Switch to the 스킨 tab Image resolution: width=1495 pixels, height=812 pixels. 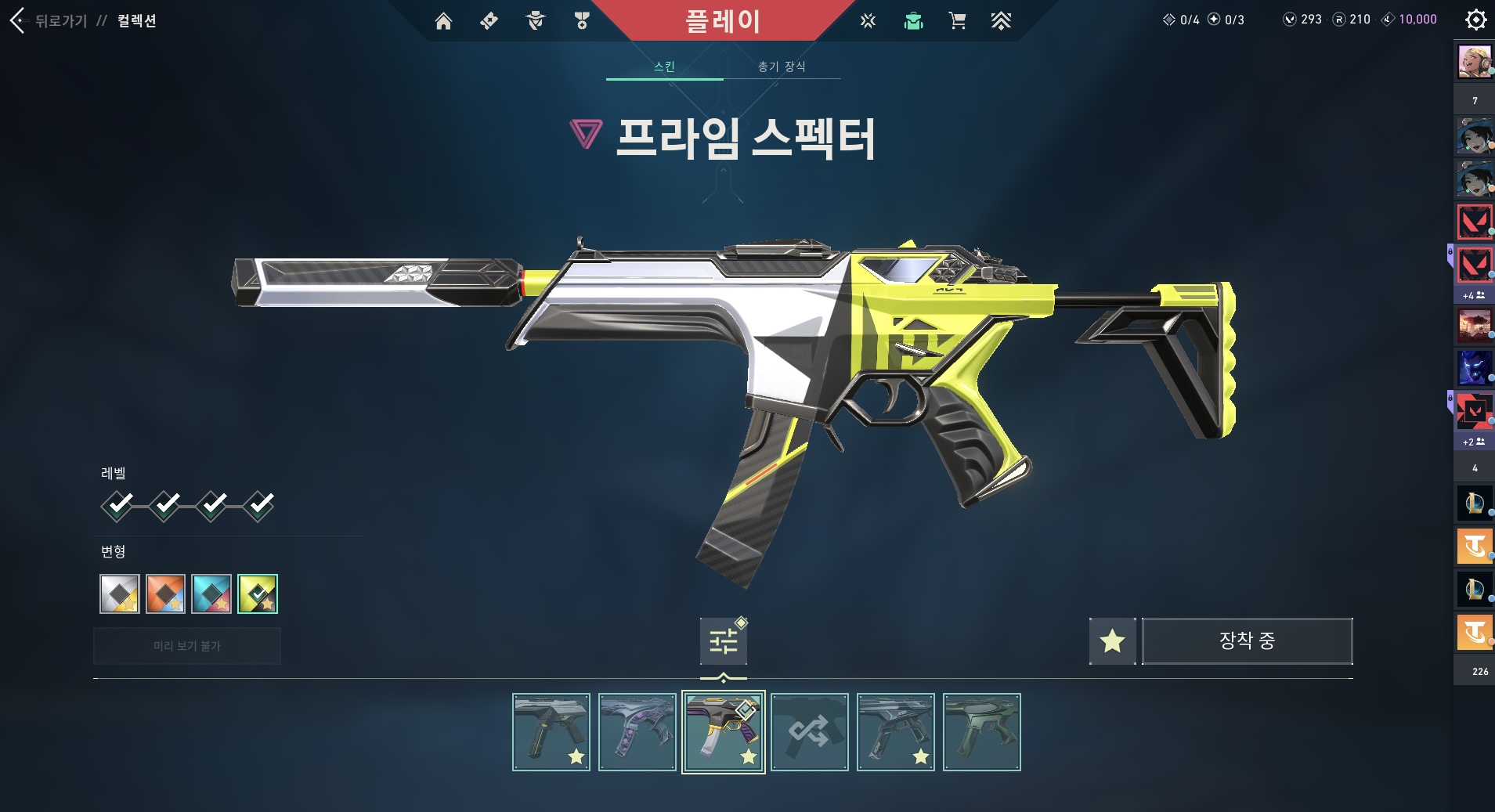point(664,67)
